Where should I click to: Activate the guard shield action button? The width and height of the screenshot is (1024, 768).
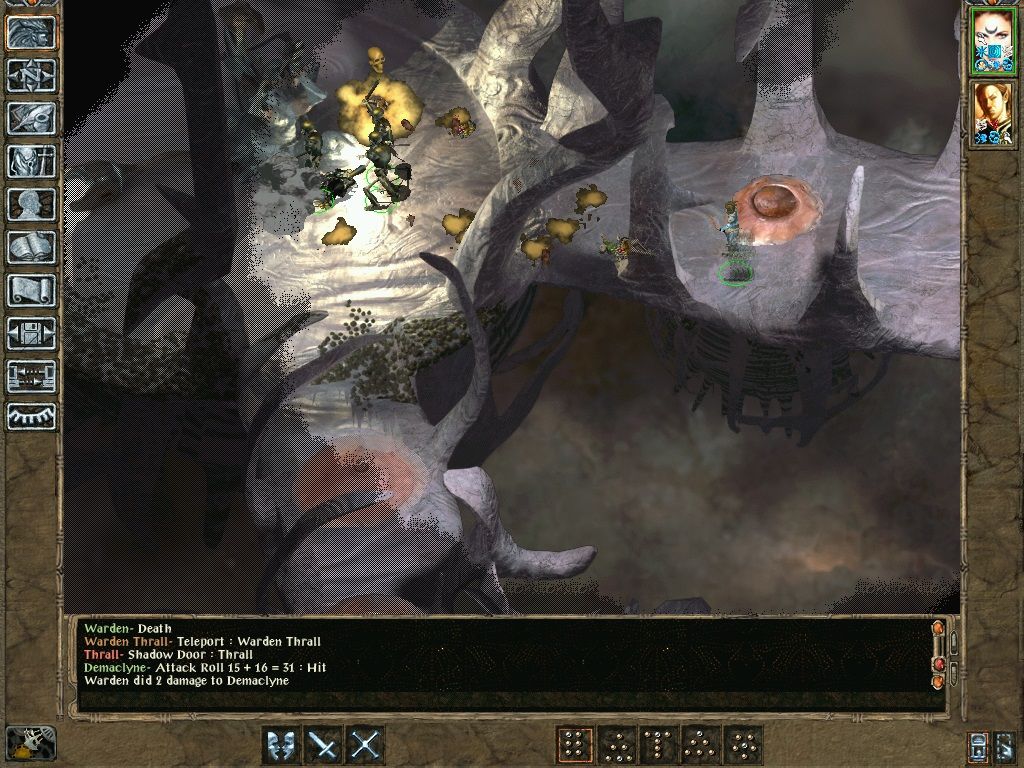(x=281, y=745)
